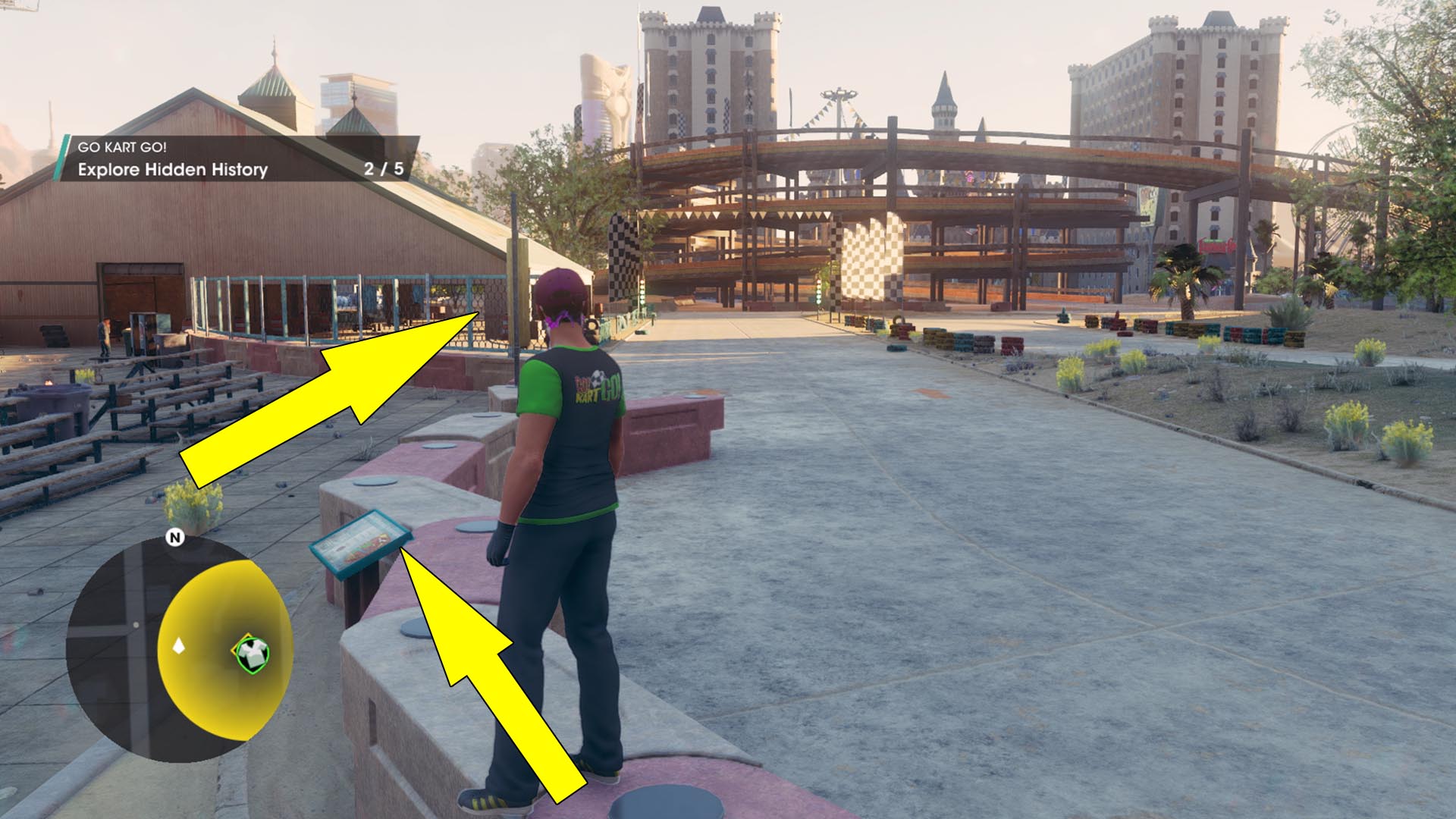
Task: Select the N compass marker above the minimap
Action: [175, 537]
